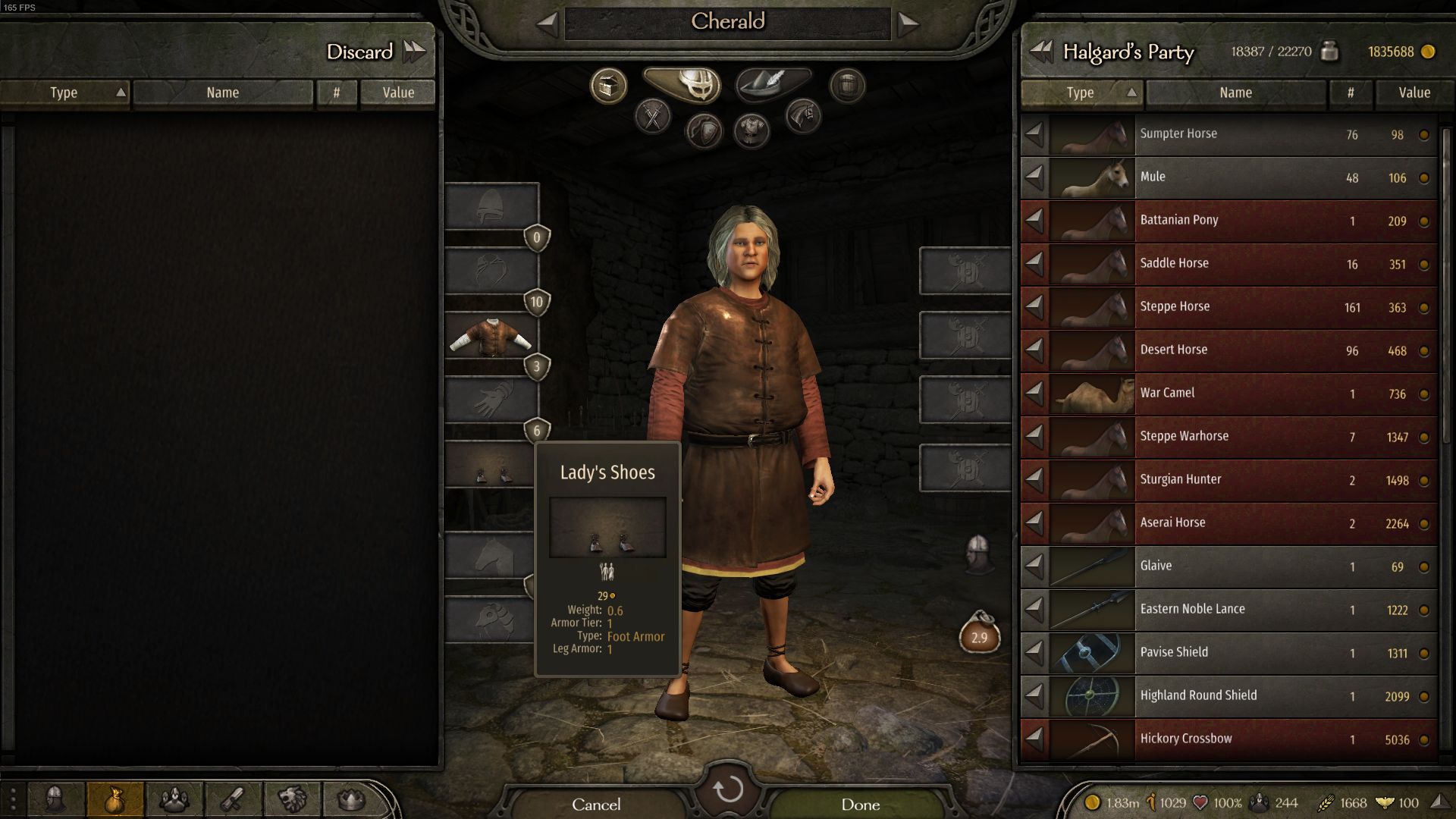Viewport: 1456px width, 819px height.
Task: Cancel the inventory changes
Action: (x=596, y=804)
